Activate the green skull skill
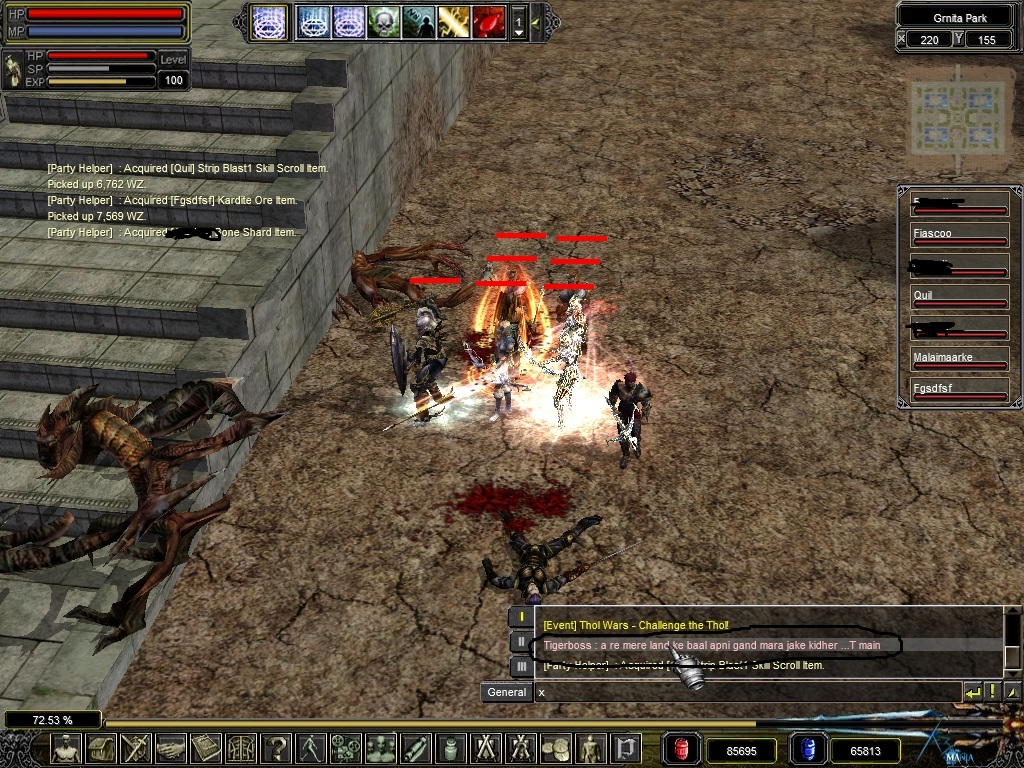1024x768 pixels. coord(384,22)
